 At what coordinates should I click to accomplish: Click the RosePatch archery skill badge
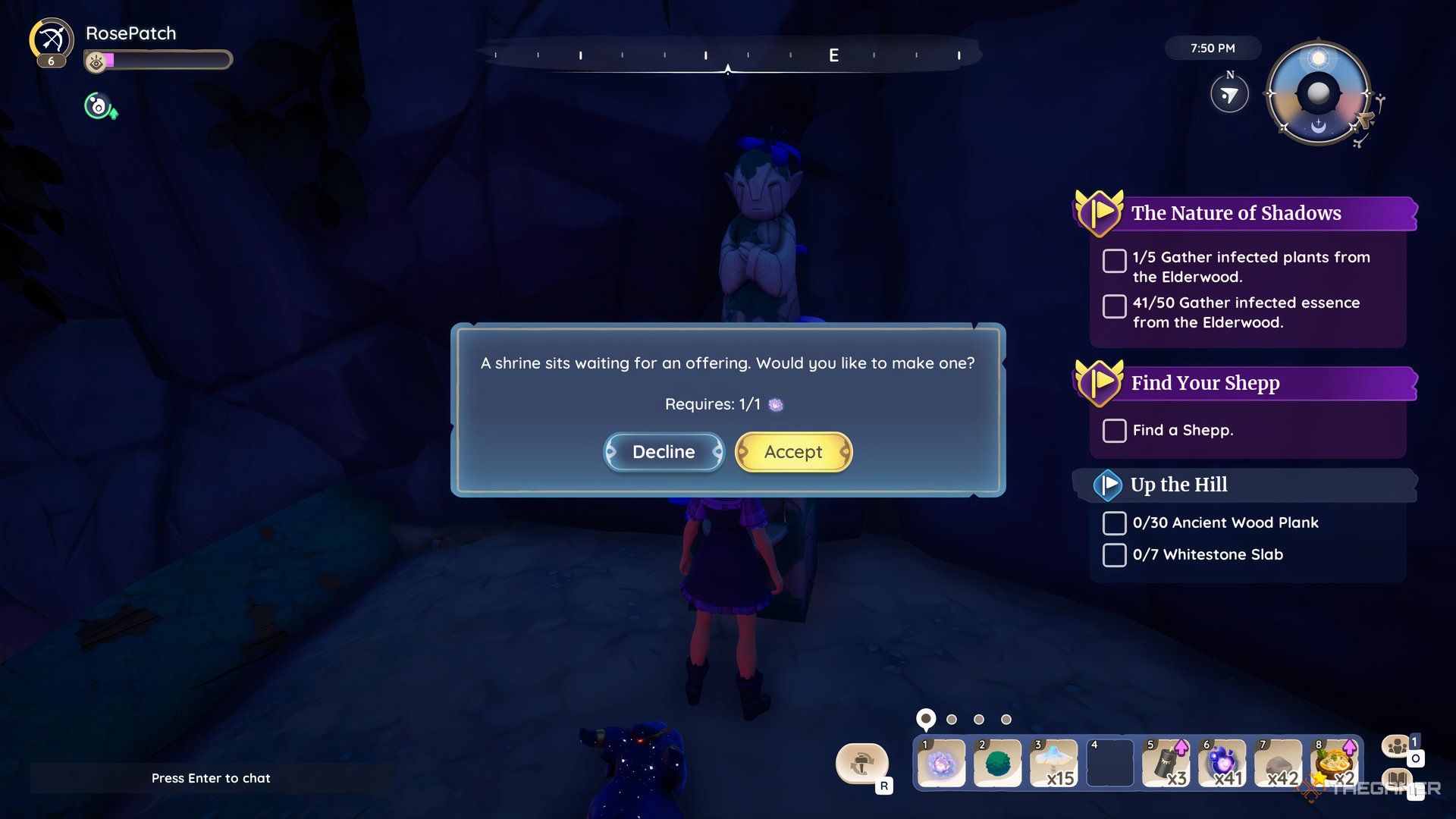click(52, 40)
